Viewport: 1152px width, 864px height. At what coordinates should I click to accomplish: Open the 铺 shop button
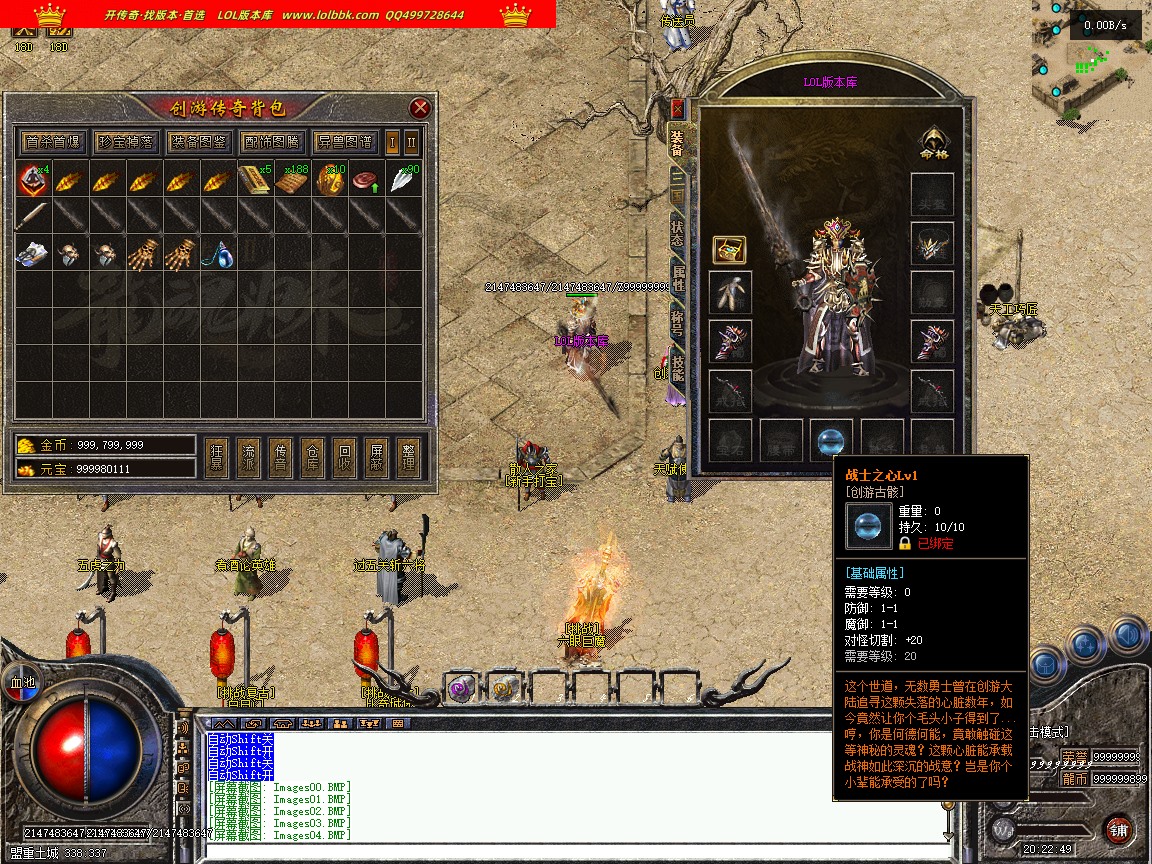[x=1118, y=829]
